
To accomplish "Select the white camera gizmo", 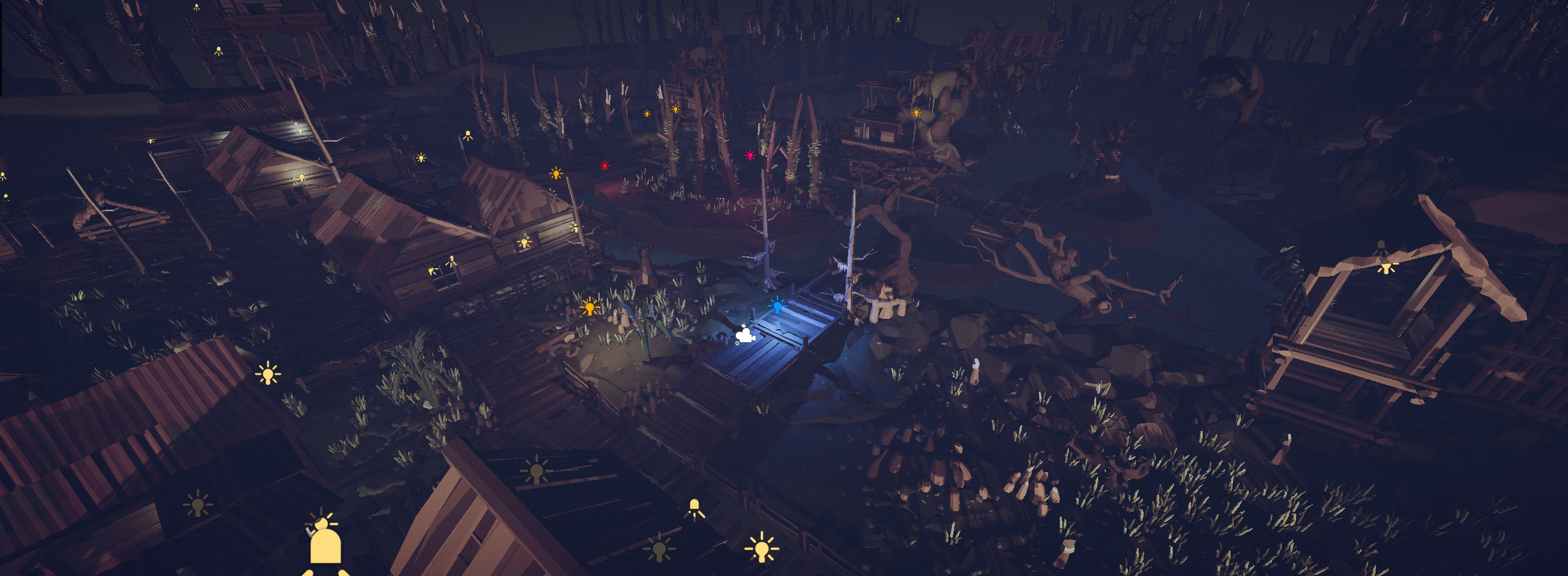I will pos(745,335).
